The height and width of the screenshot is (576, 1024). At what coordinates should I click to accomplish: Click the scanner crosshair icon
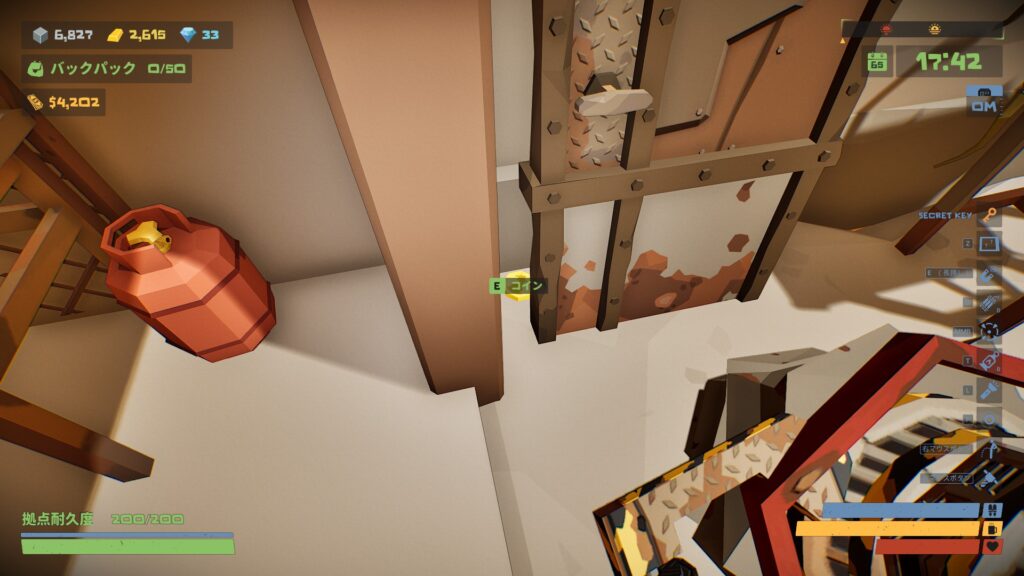pos(989,331)
